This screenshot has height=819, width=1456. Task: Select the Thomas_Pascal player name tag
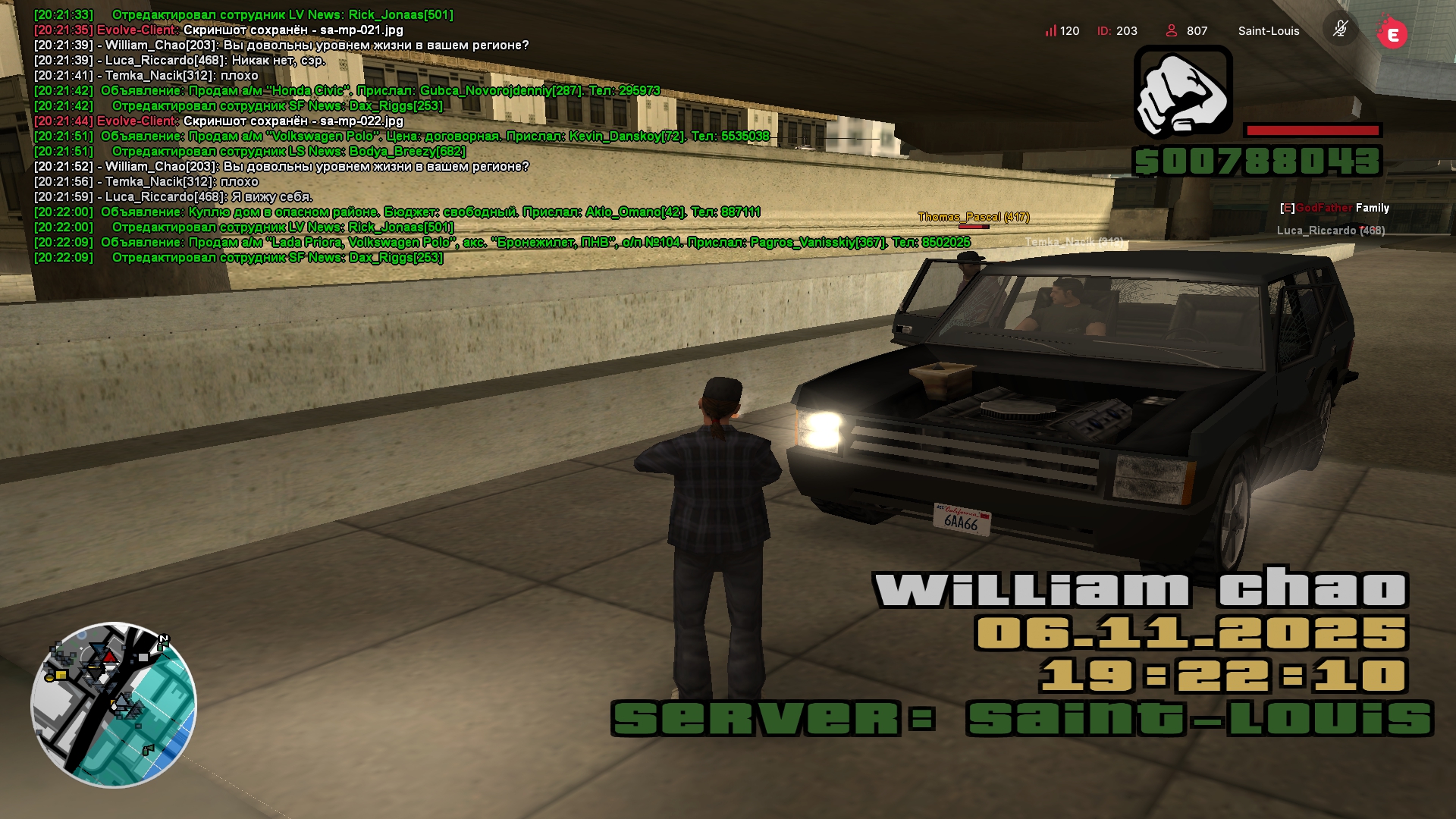[973, 217]
